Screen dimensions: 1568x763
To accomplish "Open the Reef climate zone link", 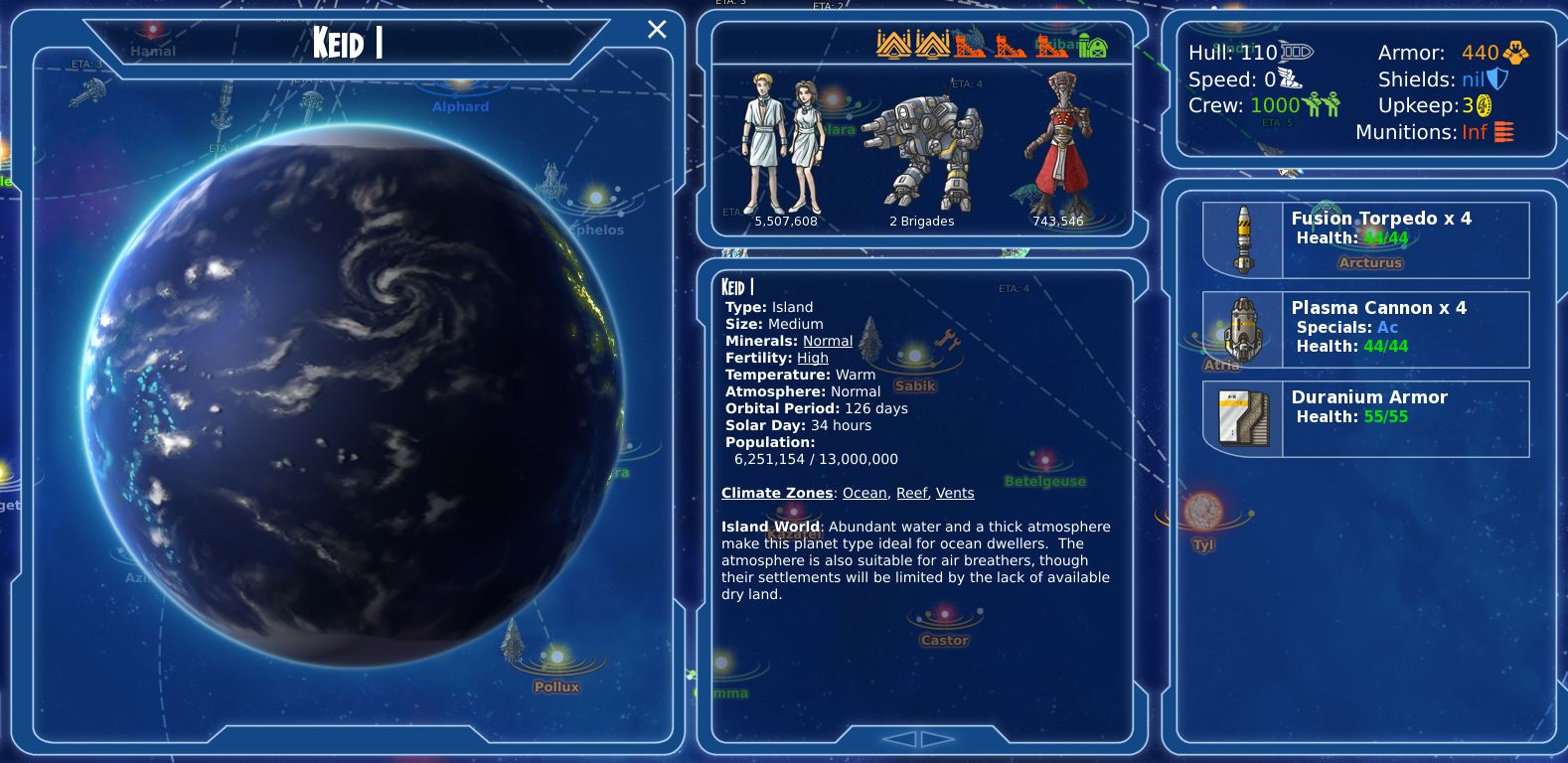I will coord(911,493).
